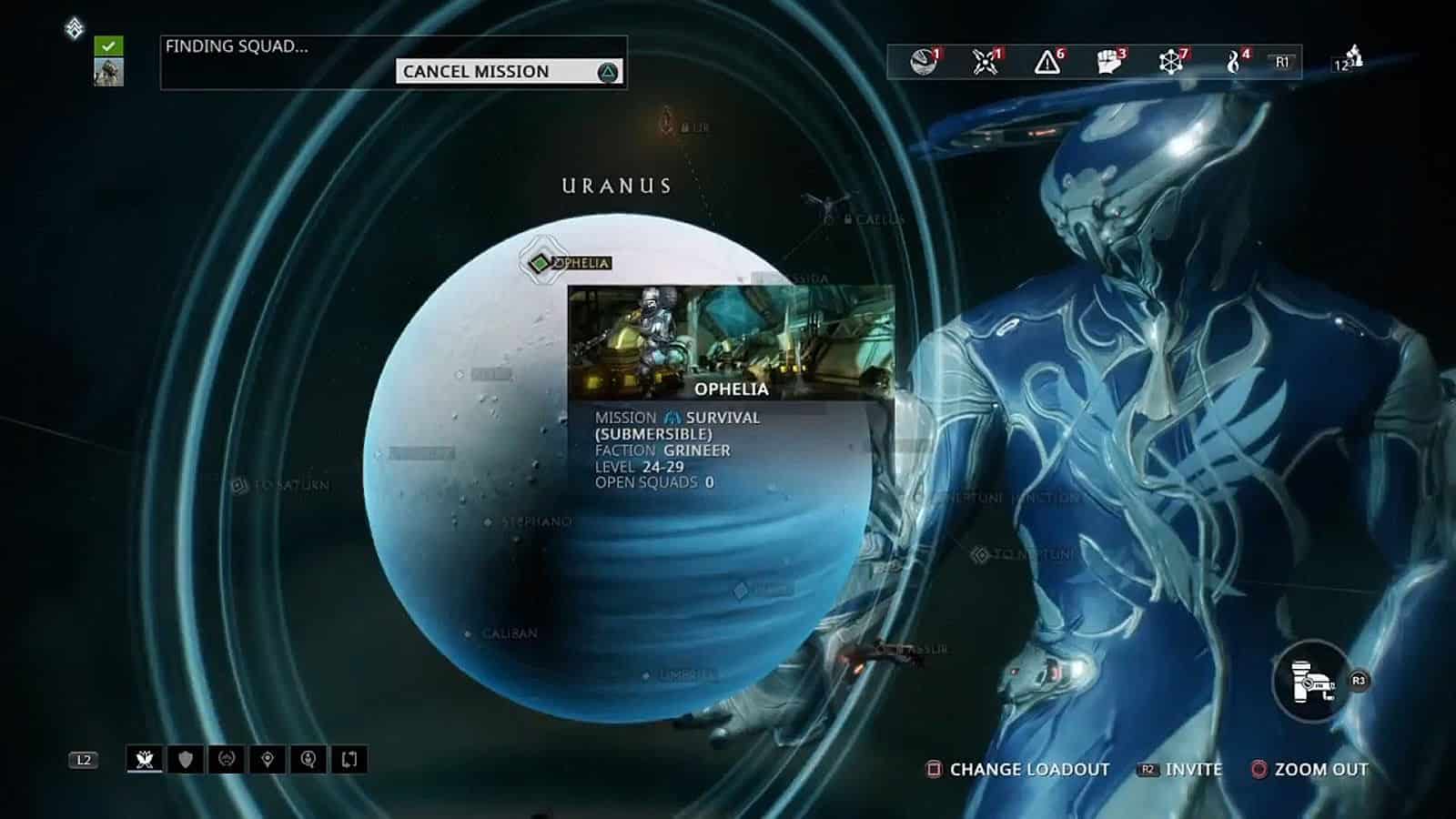This screenshot has height=819, width=1456.
Task: Select the Ophelia mission node
Action: (540, 263)
